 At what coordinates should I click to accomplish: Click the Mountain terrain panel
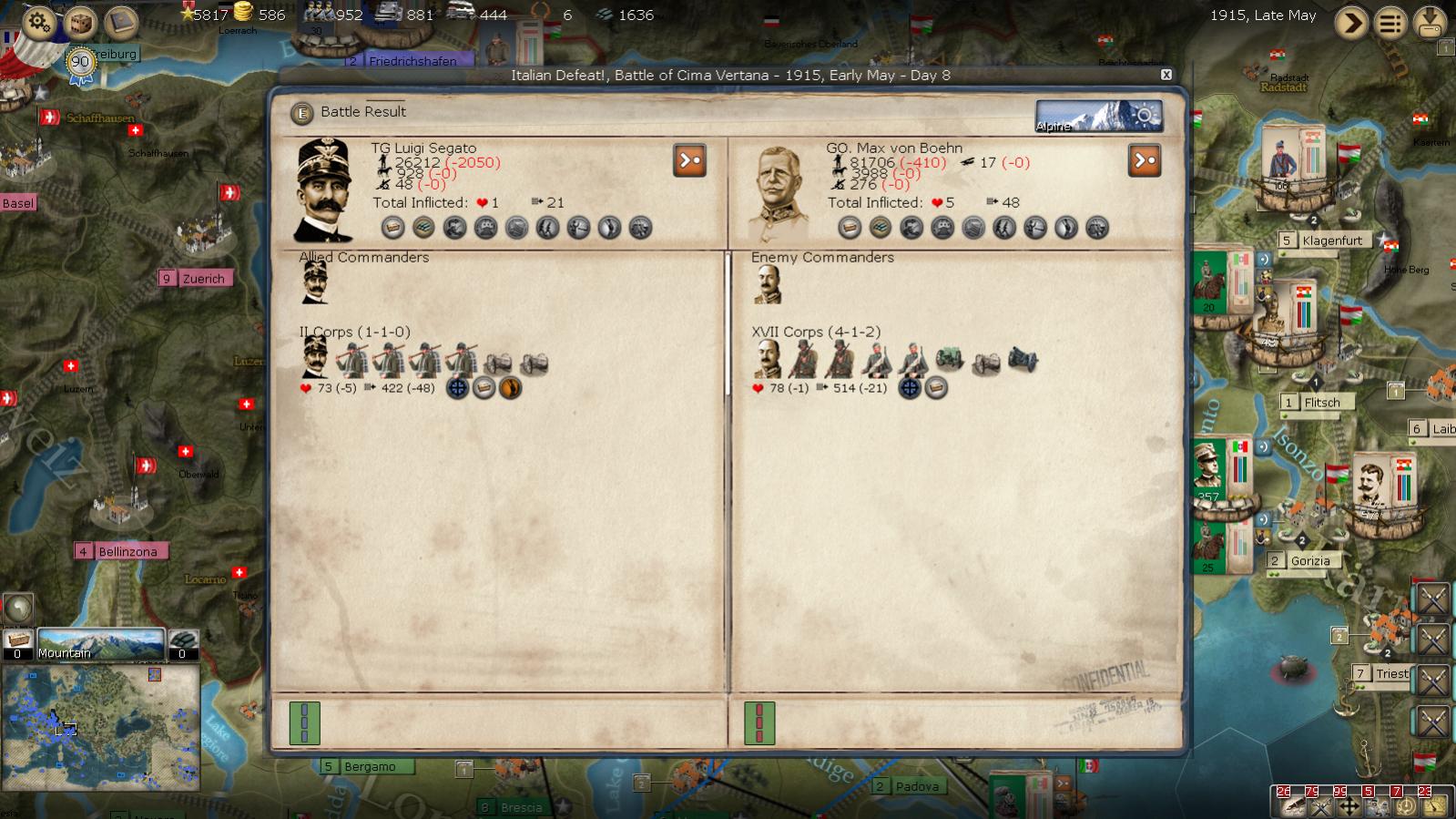(x=100, y=642)
